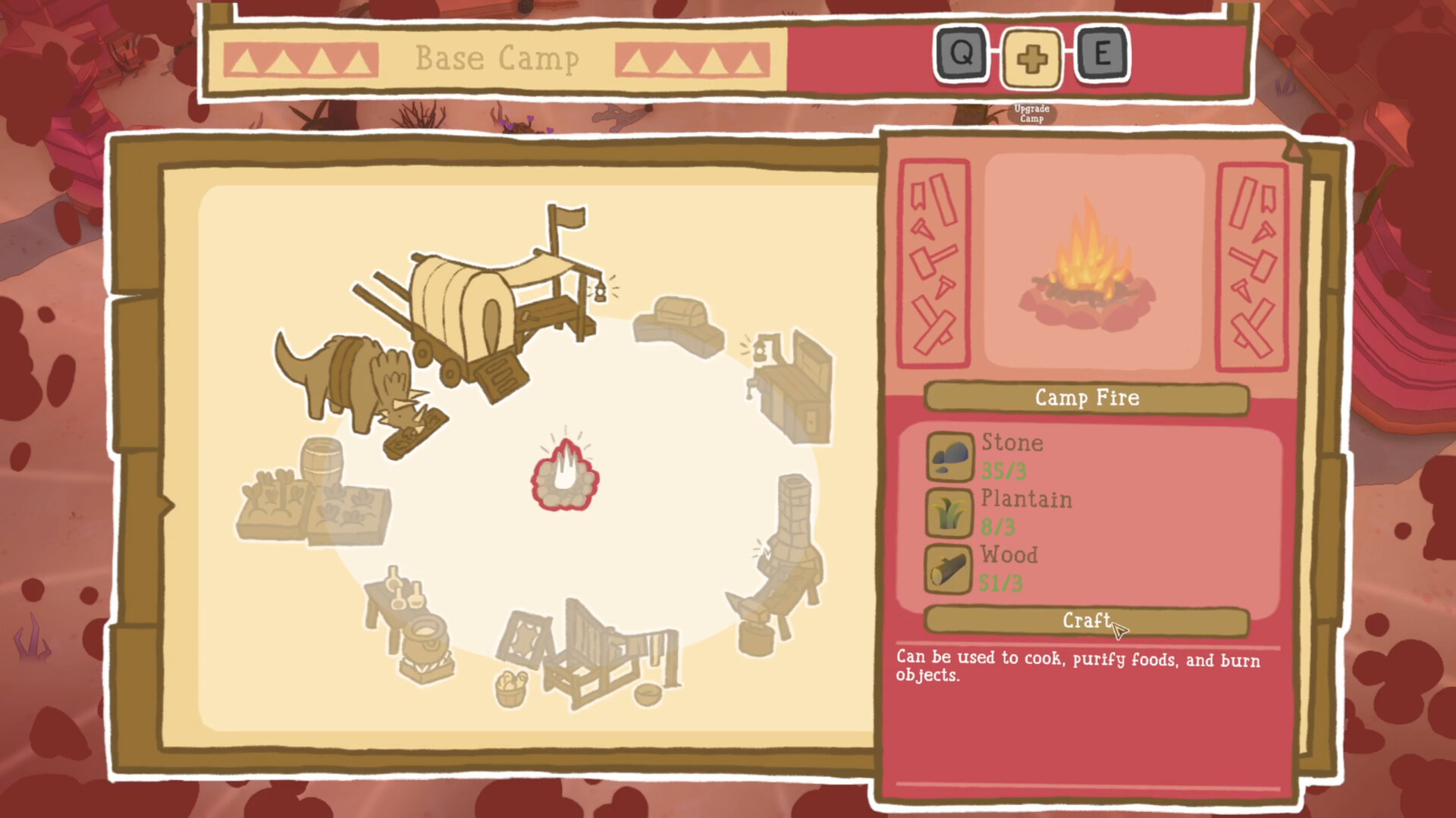The image size is (1456, 818).
Task: Open the Upgrade Camp plus button
Action: (1031, 58)
